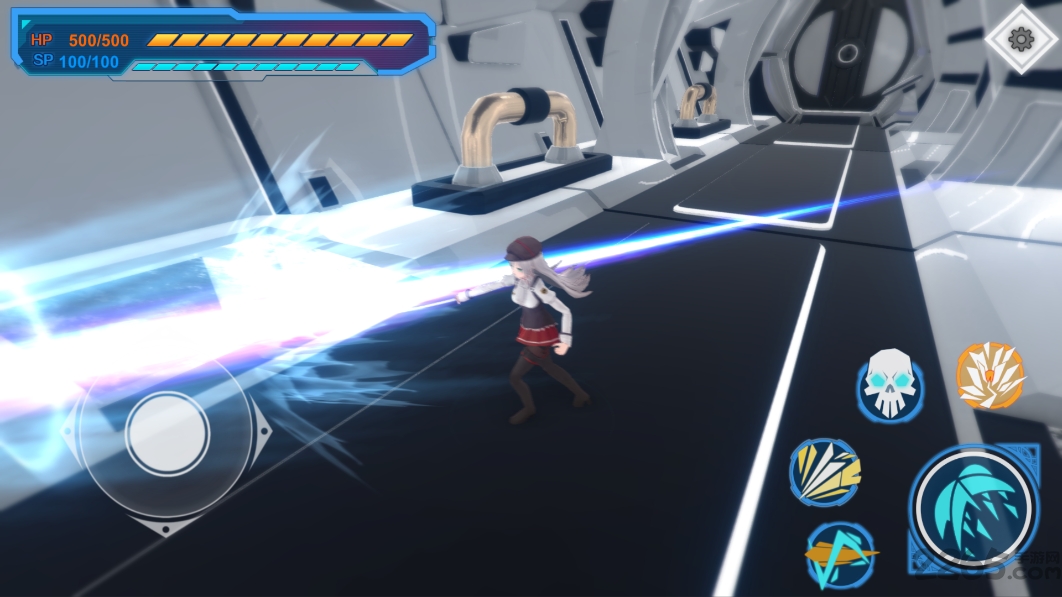Trigger the golden shard skill
The width and height of the screenshot is (1062, 597).
click(x=825, y=472)
